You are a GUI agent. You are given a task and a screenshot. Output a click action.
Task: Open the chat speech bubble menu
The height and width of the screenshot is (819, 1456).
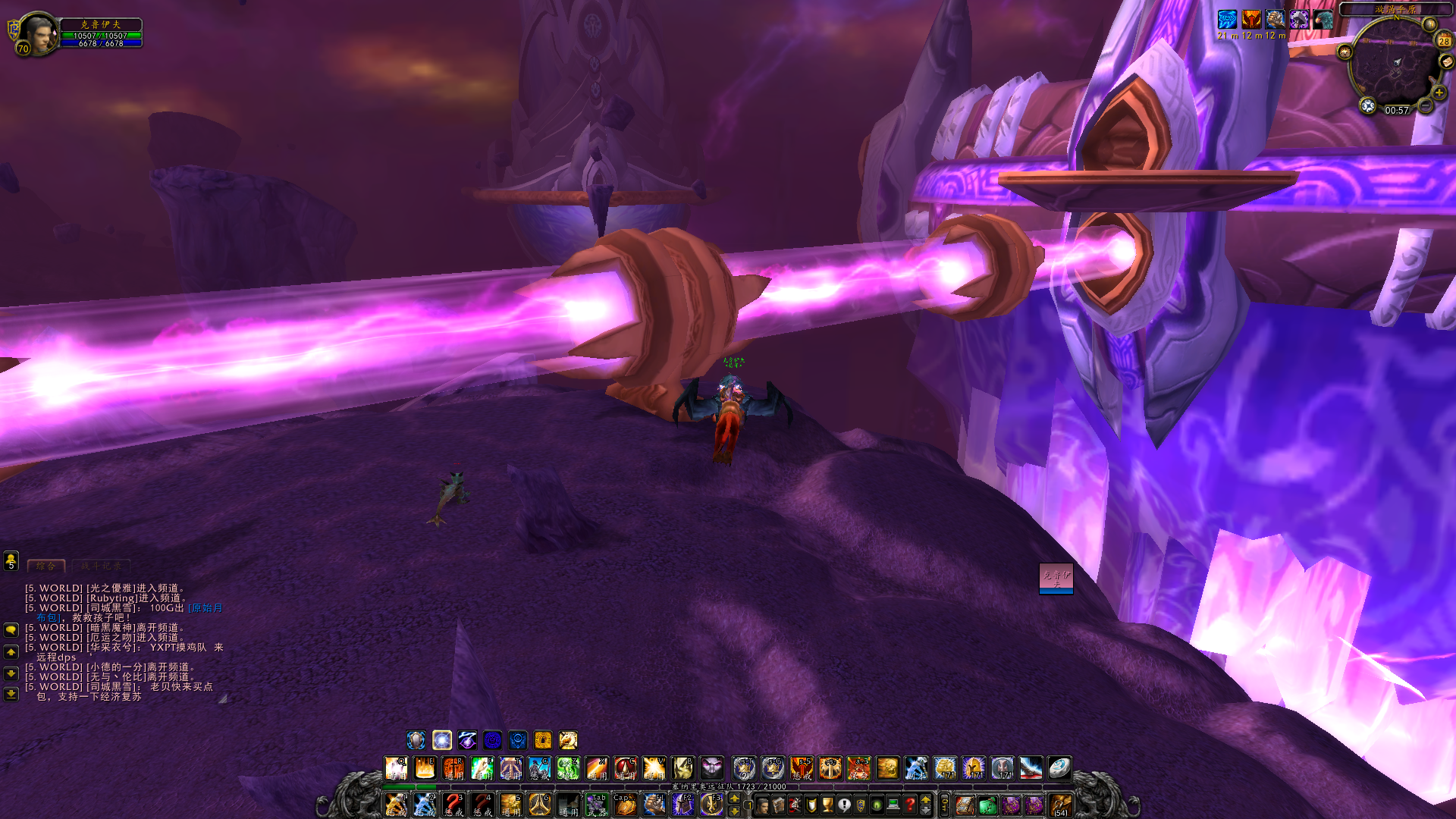(x=11, y=629)
